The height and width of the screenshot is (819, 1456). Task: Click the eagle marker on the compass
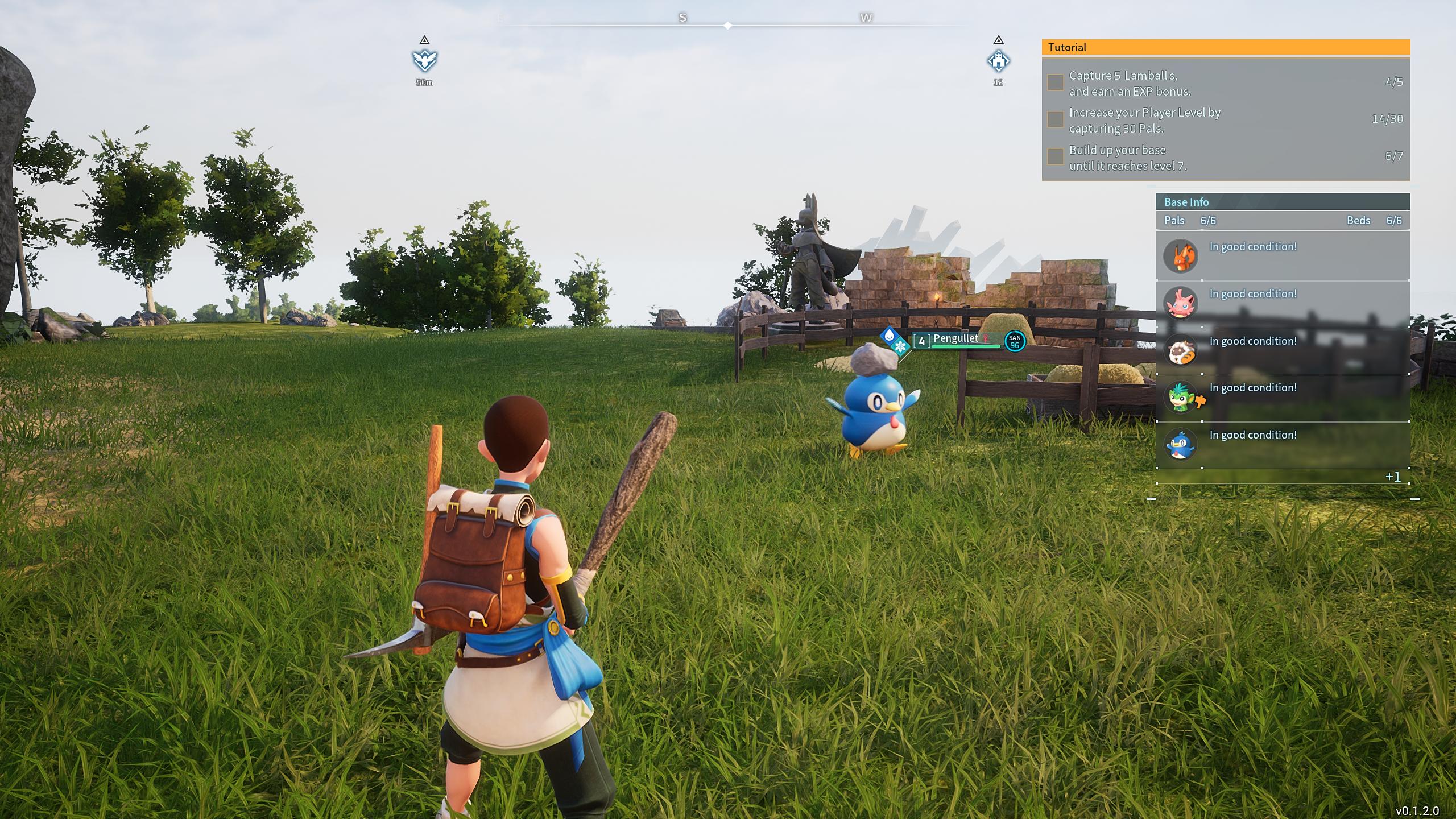[x=424, y=60]
